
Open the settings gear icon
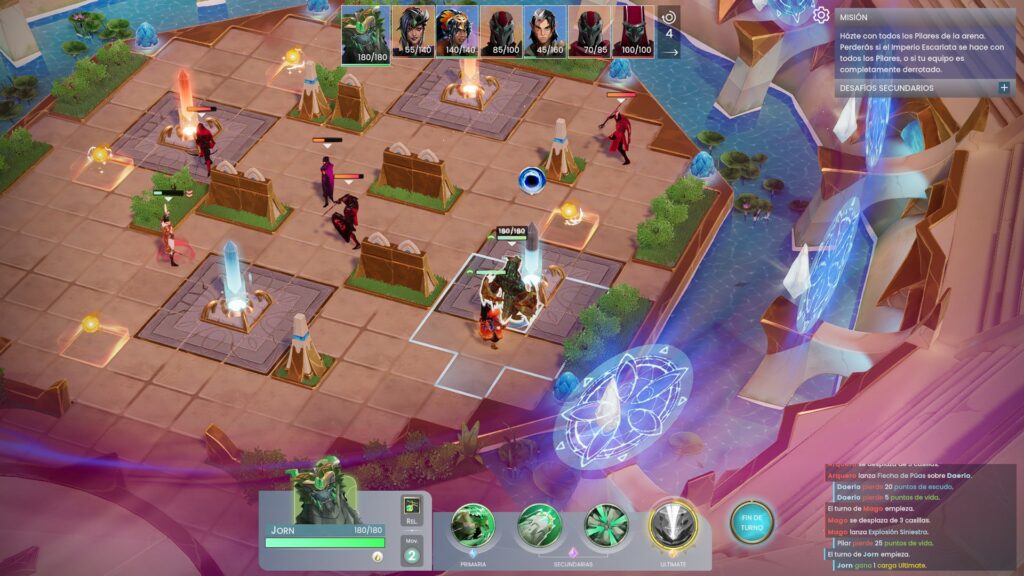click(821, 15)
